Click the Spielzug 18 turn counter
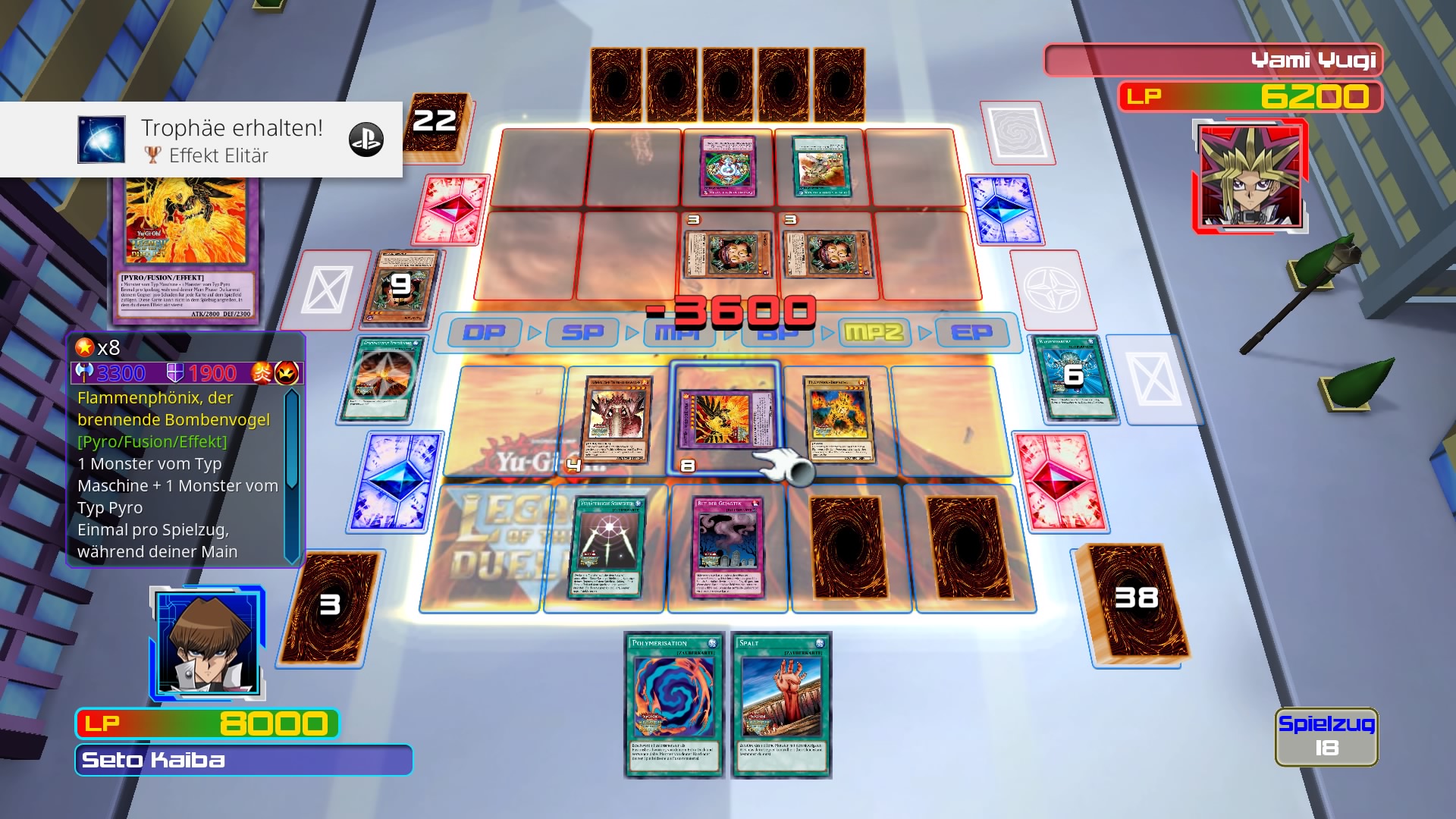The width and height of the screenshot is (1456, 819). (x=1327, y=737)
